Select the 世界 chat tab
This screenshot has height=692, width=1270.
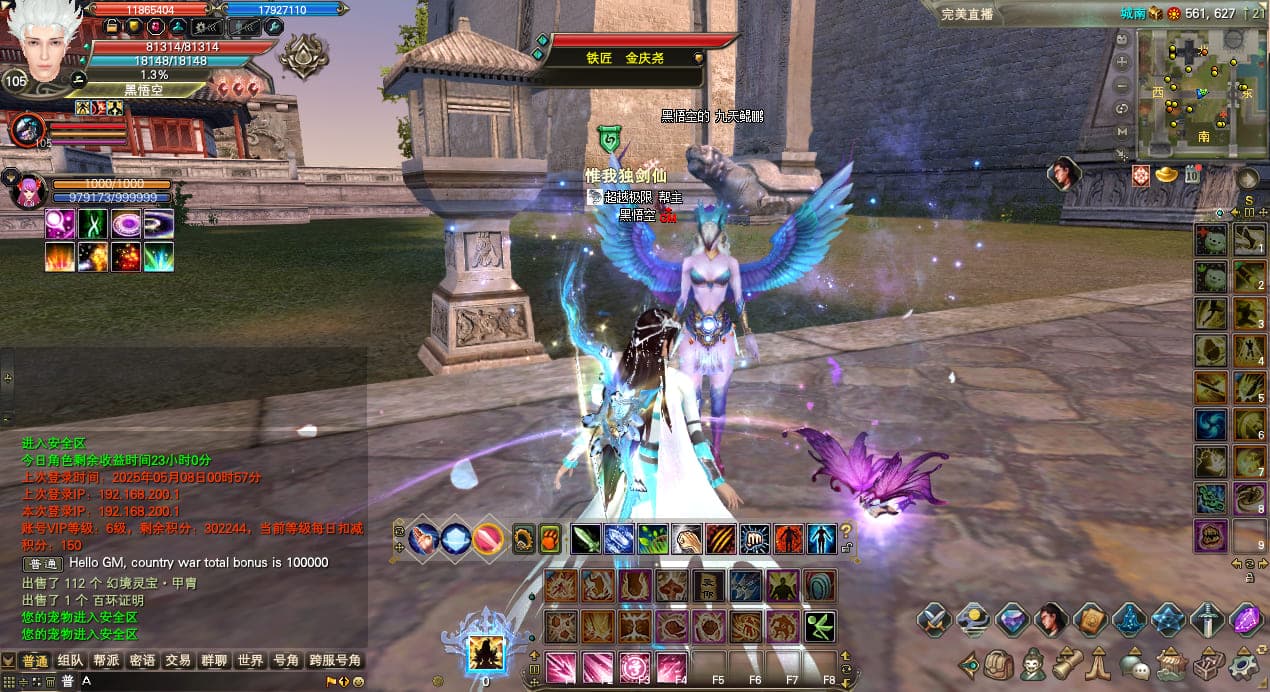(250, 661)
